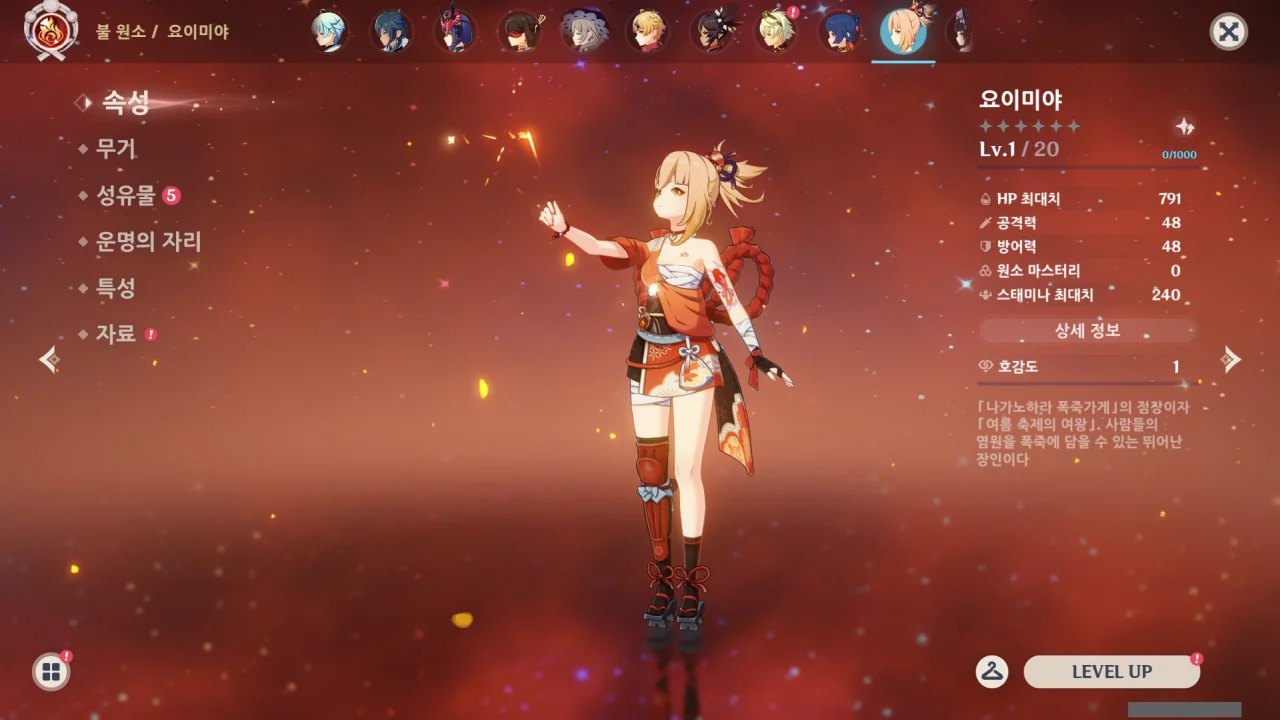The height and width of the screenshot is (720, 1280).
Task: Switch to the previous character with the left arrow
Action: [x=49, y=360]
